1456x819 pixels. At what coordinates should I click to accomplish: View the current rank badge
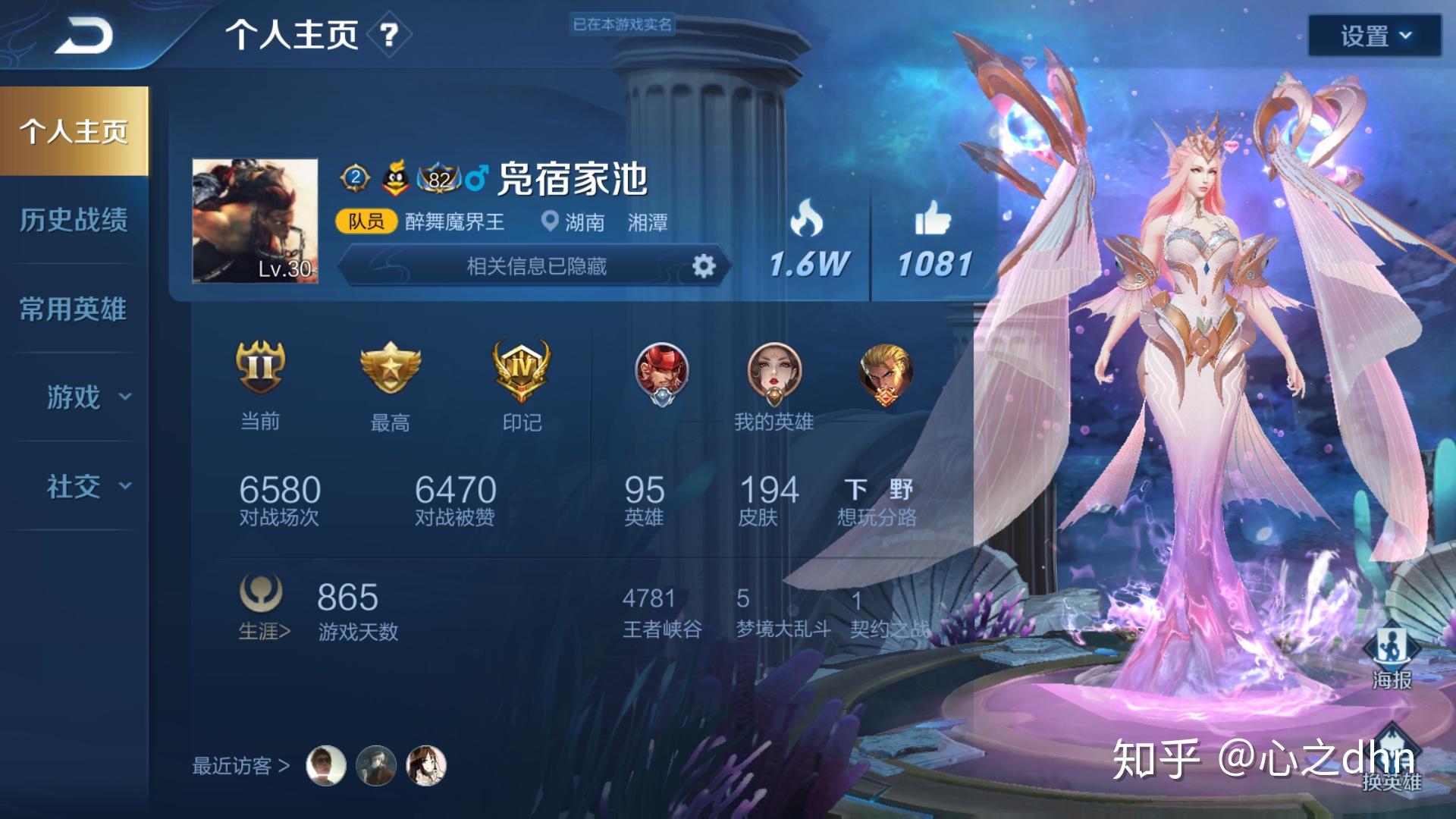(260, 367)
